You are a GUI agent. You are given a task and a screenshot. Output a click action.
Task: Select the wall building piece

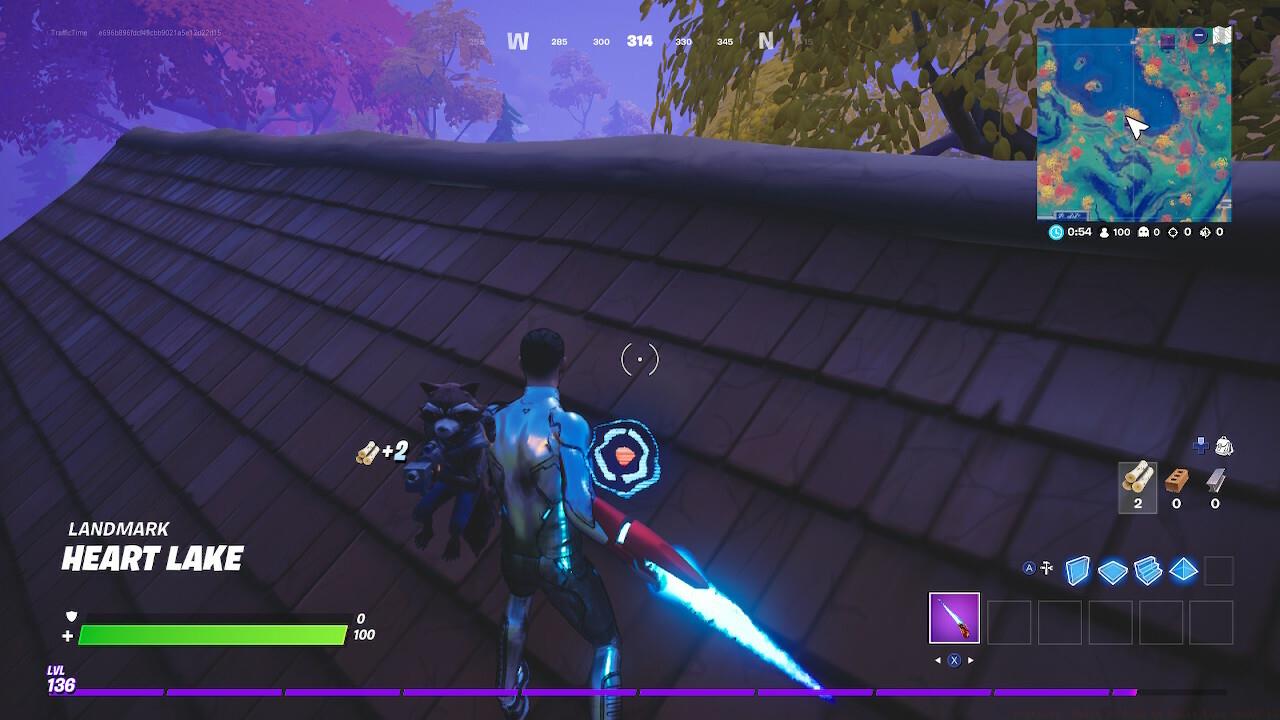point(1077,570)
